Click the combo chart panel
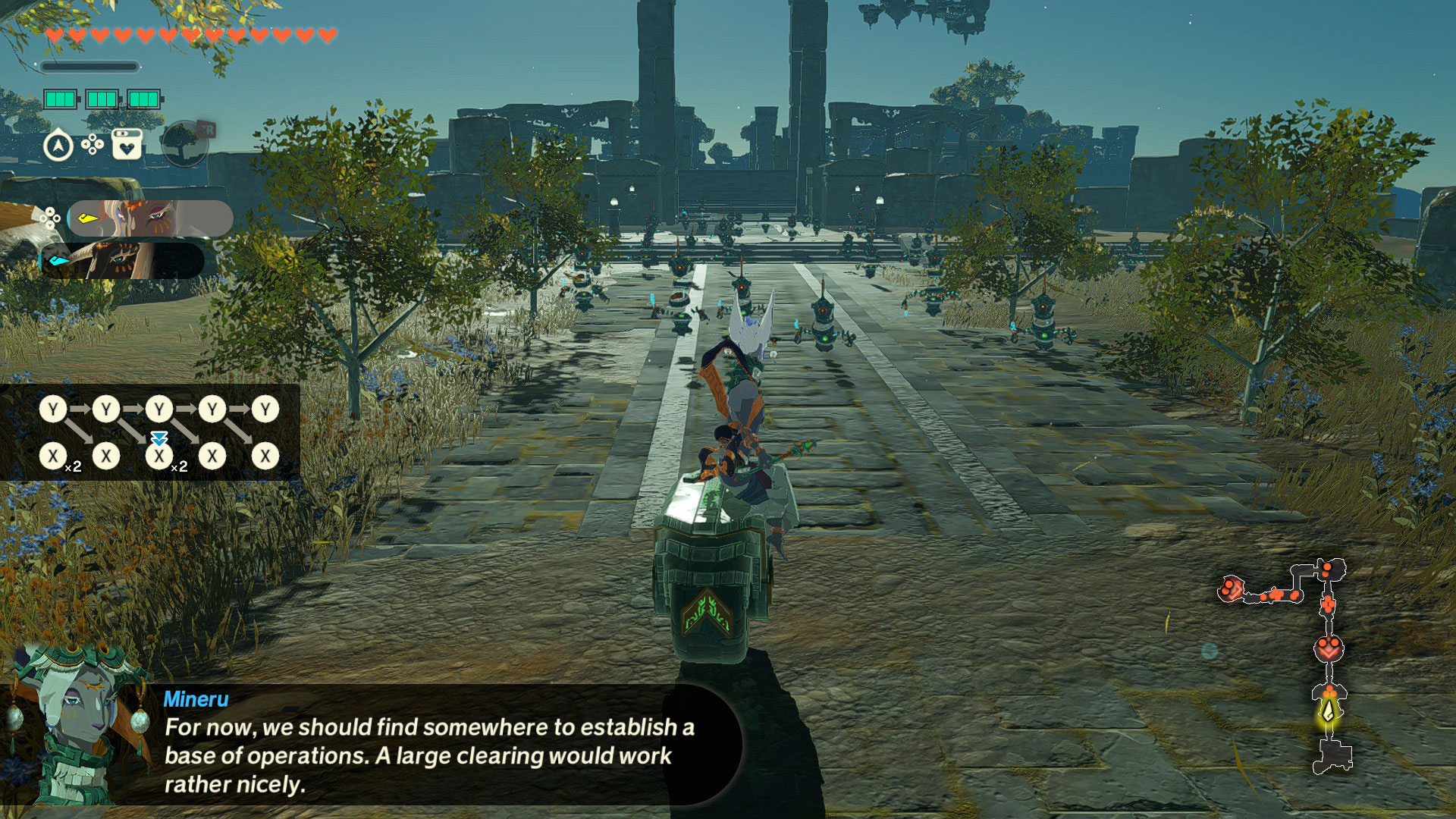Image resolution: width=1456 pixels, height=819 pixels. pos(150,432)
